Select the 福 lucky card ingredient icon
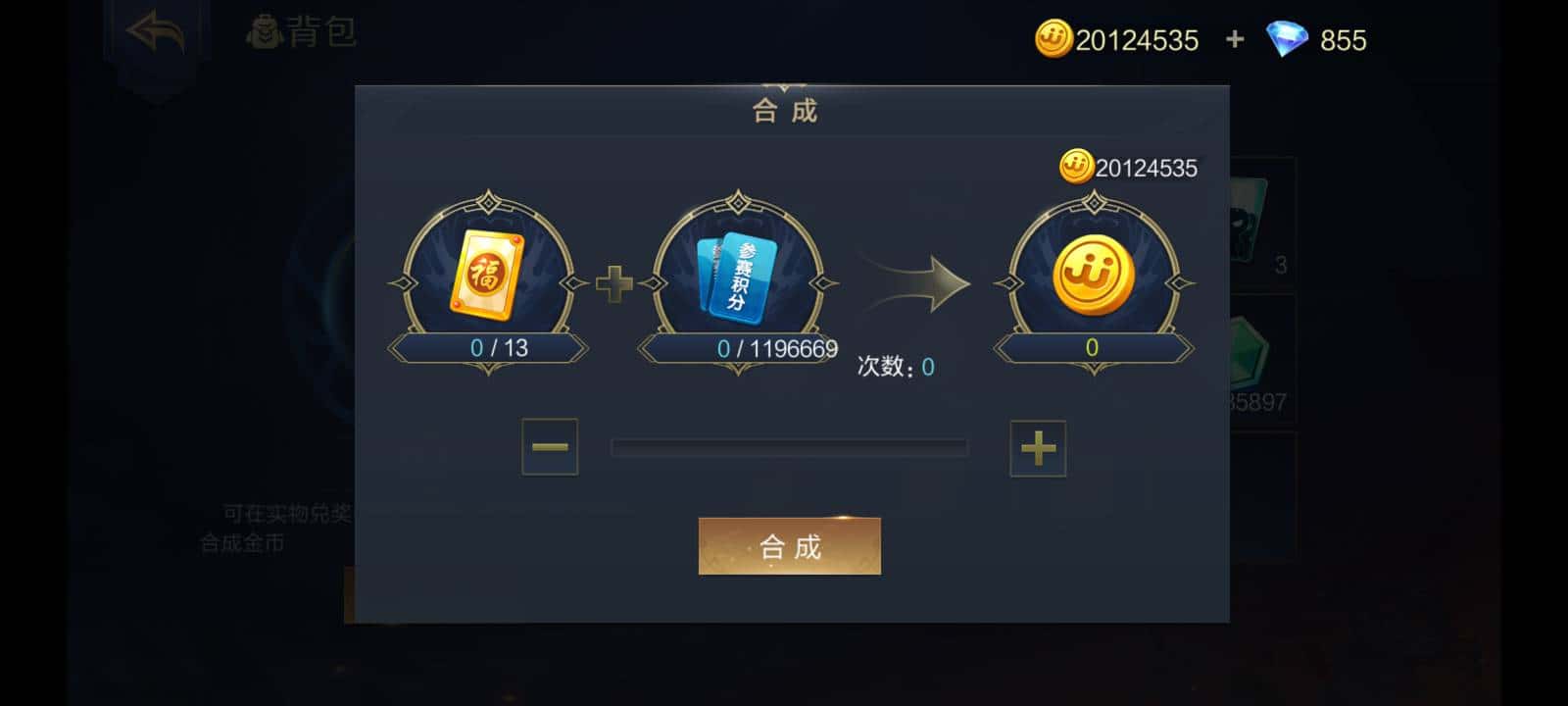The width and height of the screenshot is (1568, 706). point(487,275)
